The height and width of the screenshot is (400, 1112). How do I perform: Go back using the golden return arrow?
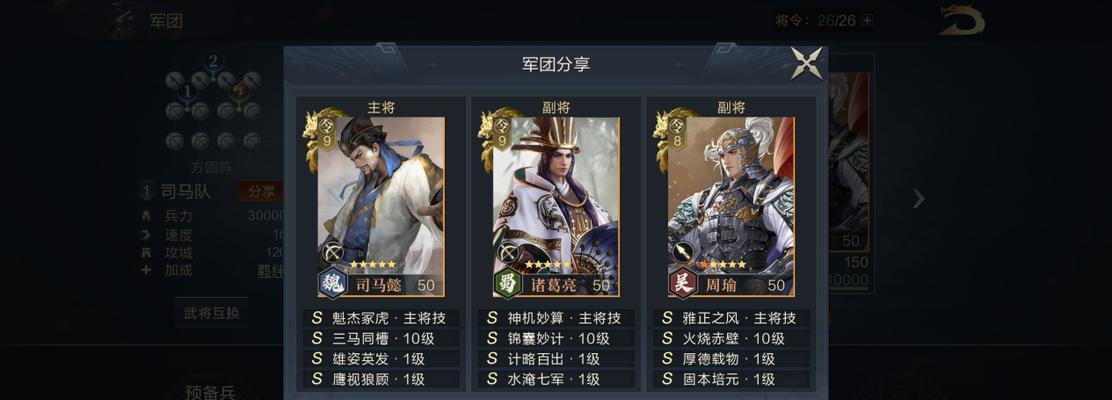961,20
